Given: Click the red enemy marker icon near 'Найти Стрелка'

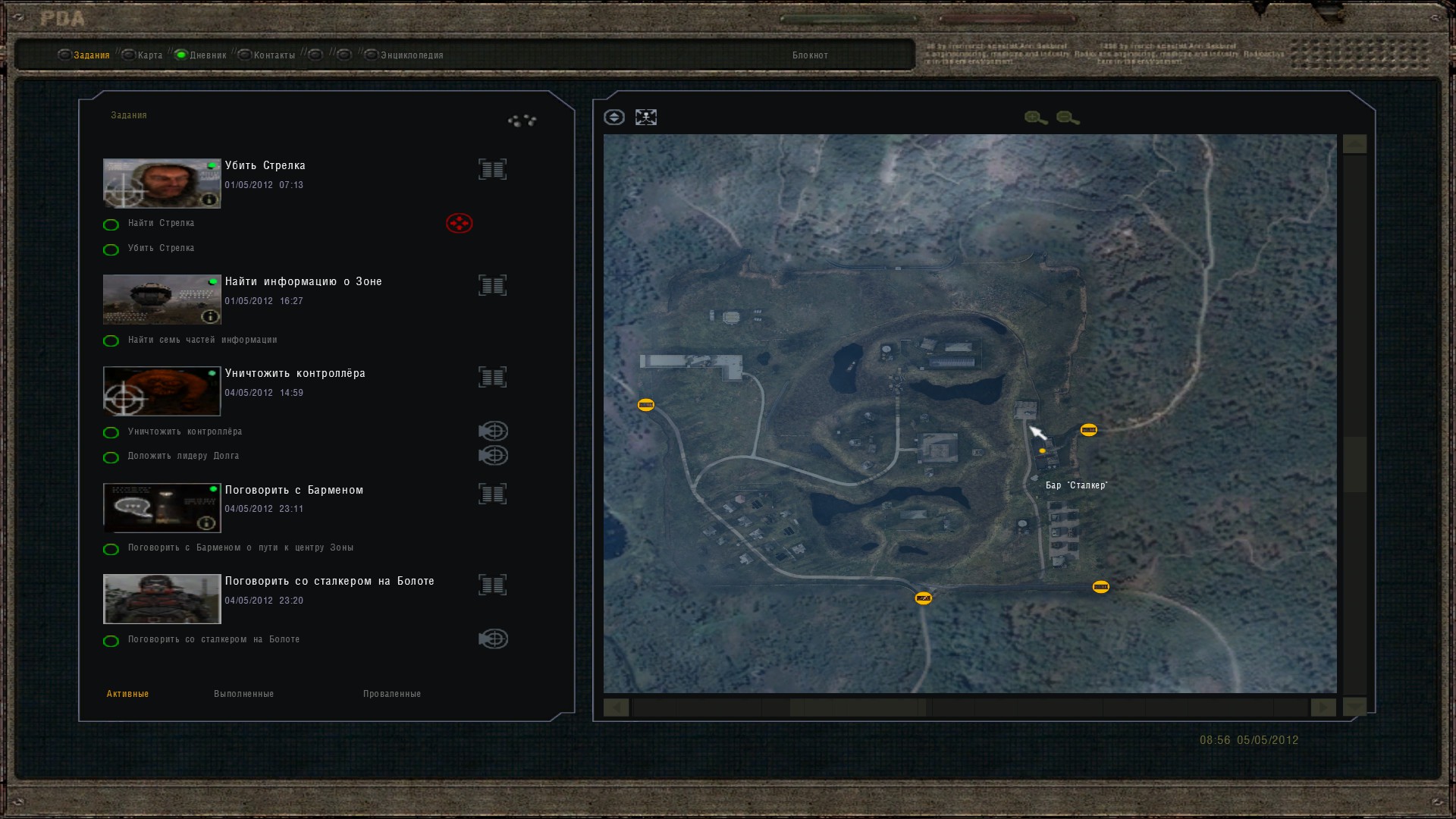Looking at the screenshot, I should point(458,223).
